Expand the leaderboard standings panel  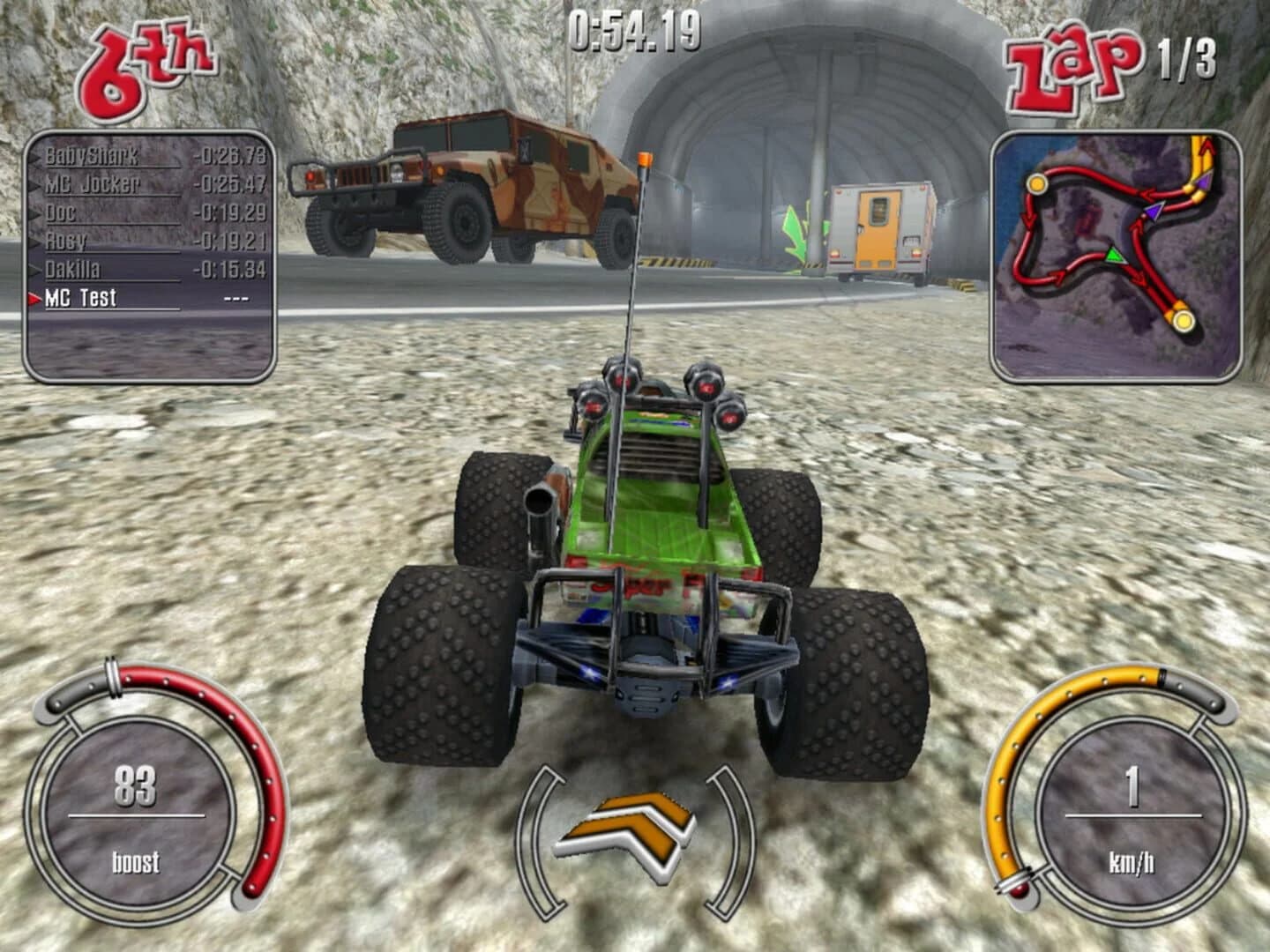pos(150,256)
